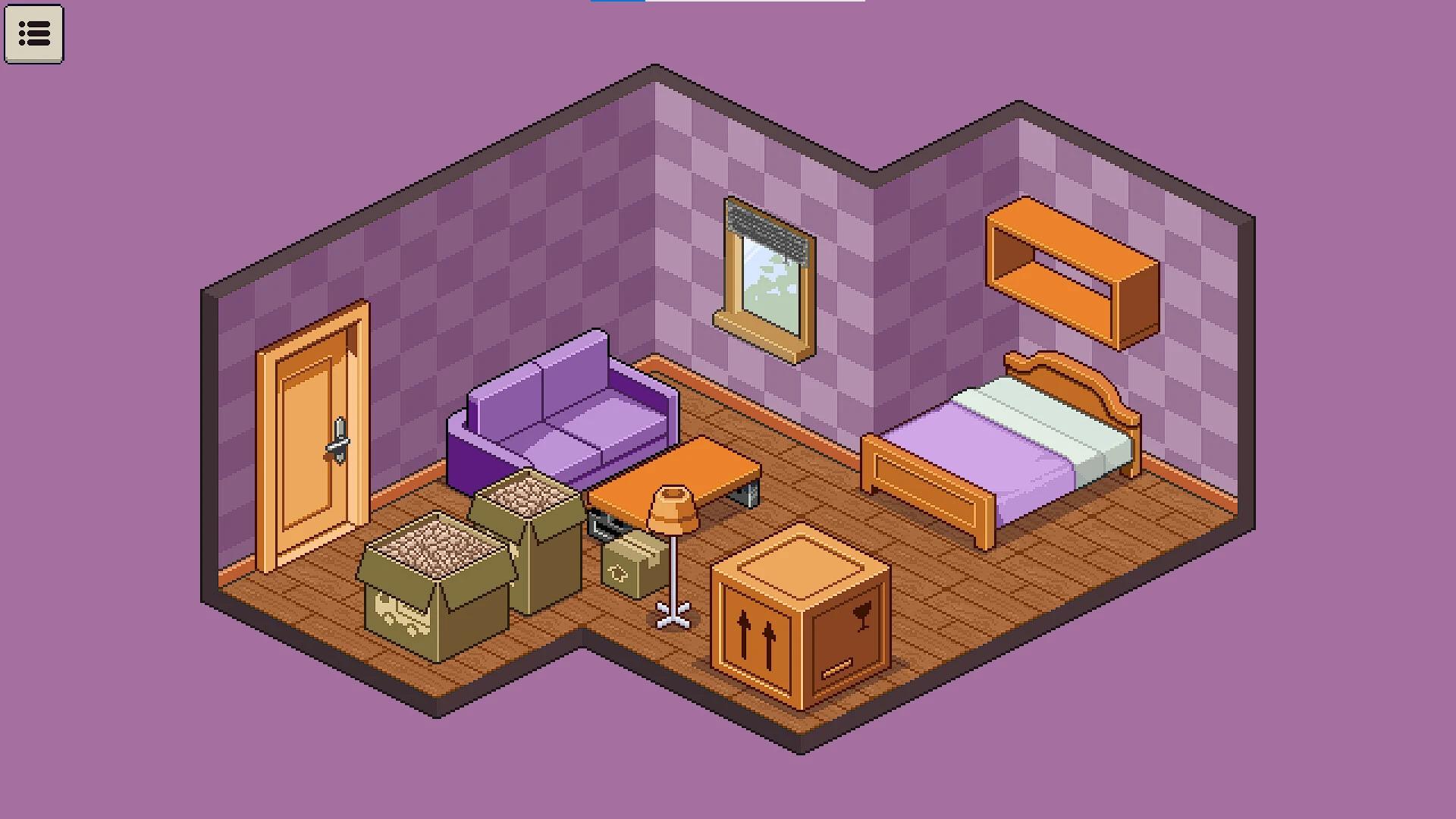1456x819 pixels.
Task: Click the bed's wooden headboard
Action: 1062,379
